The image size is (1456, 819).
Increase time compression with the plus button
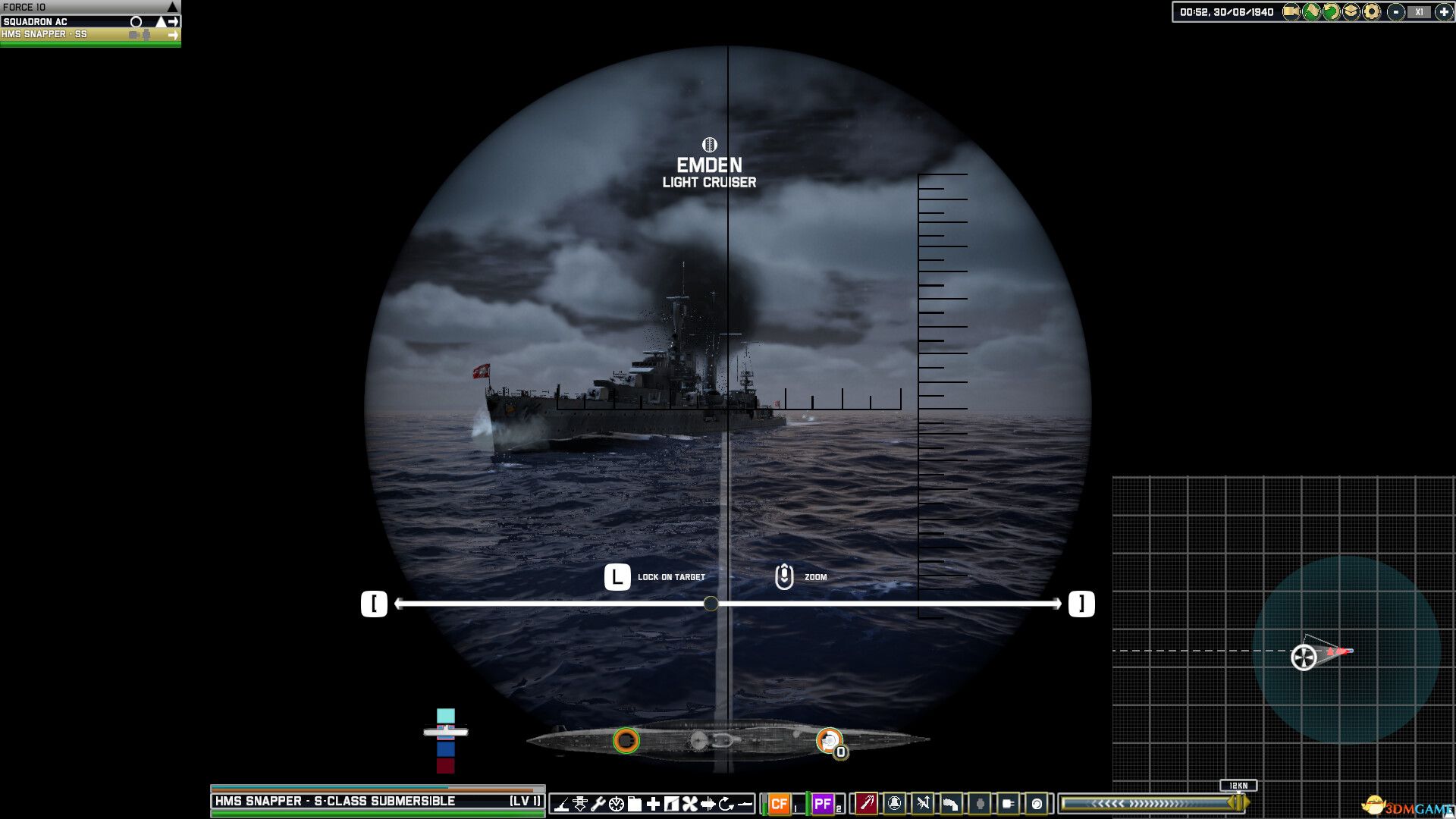(x=1445, y=11)
